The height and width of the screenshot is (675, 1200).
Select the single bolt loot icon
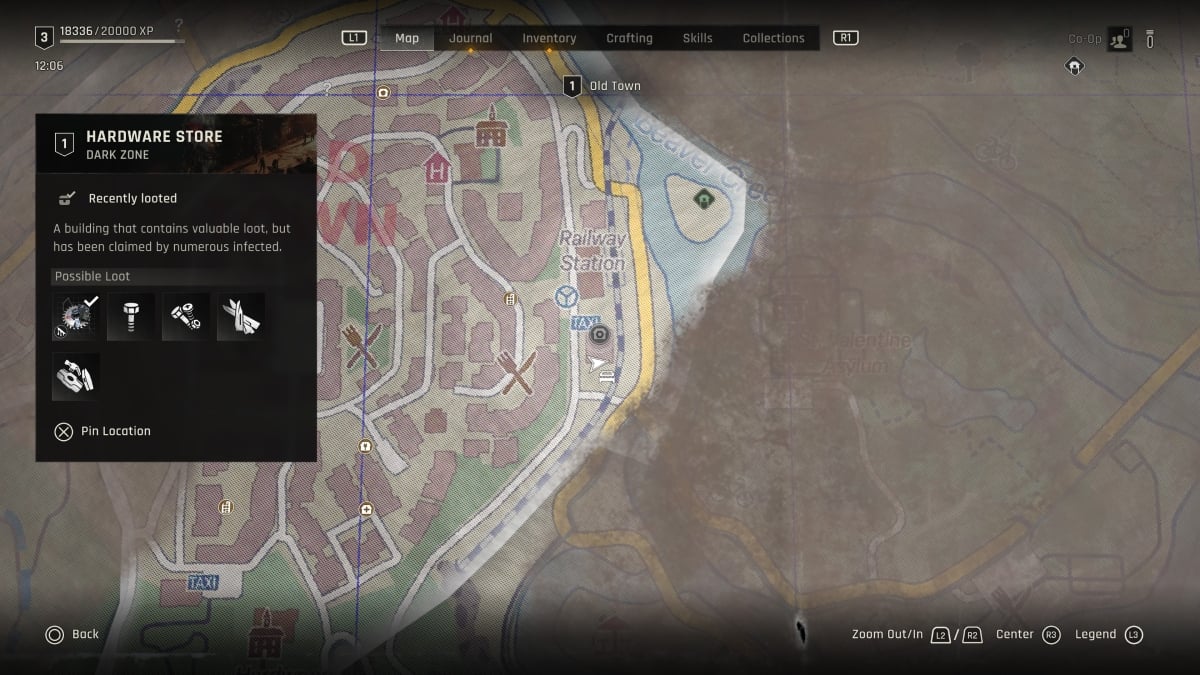pyautogui.click(x=130, y=317)
